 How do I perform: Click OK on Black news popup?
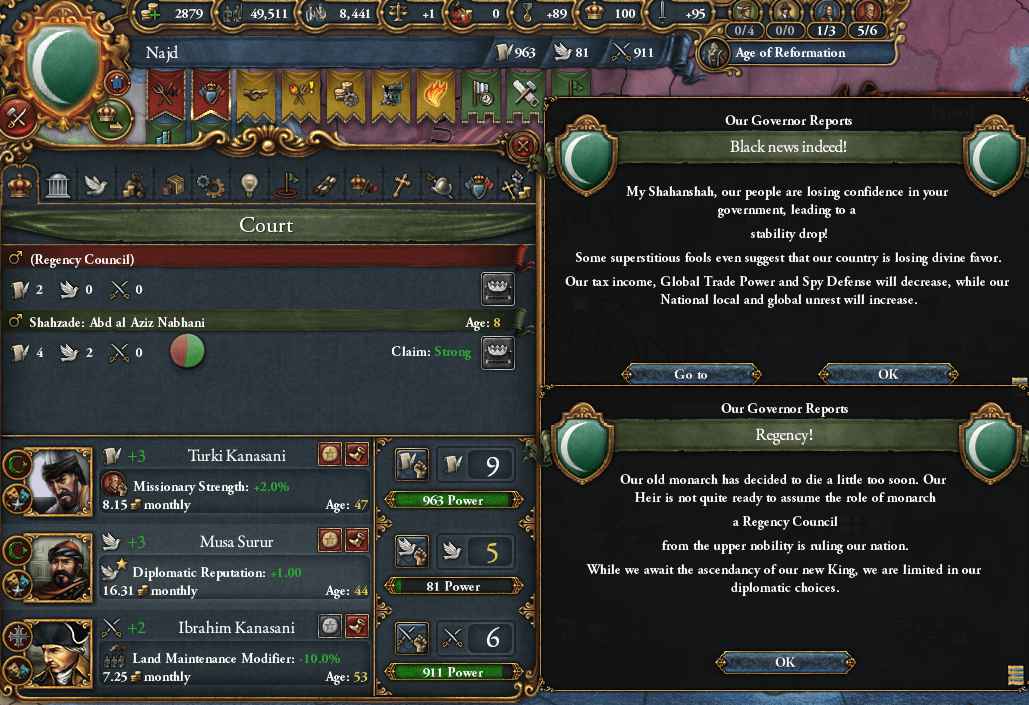[x=887, y=374]
